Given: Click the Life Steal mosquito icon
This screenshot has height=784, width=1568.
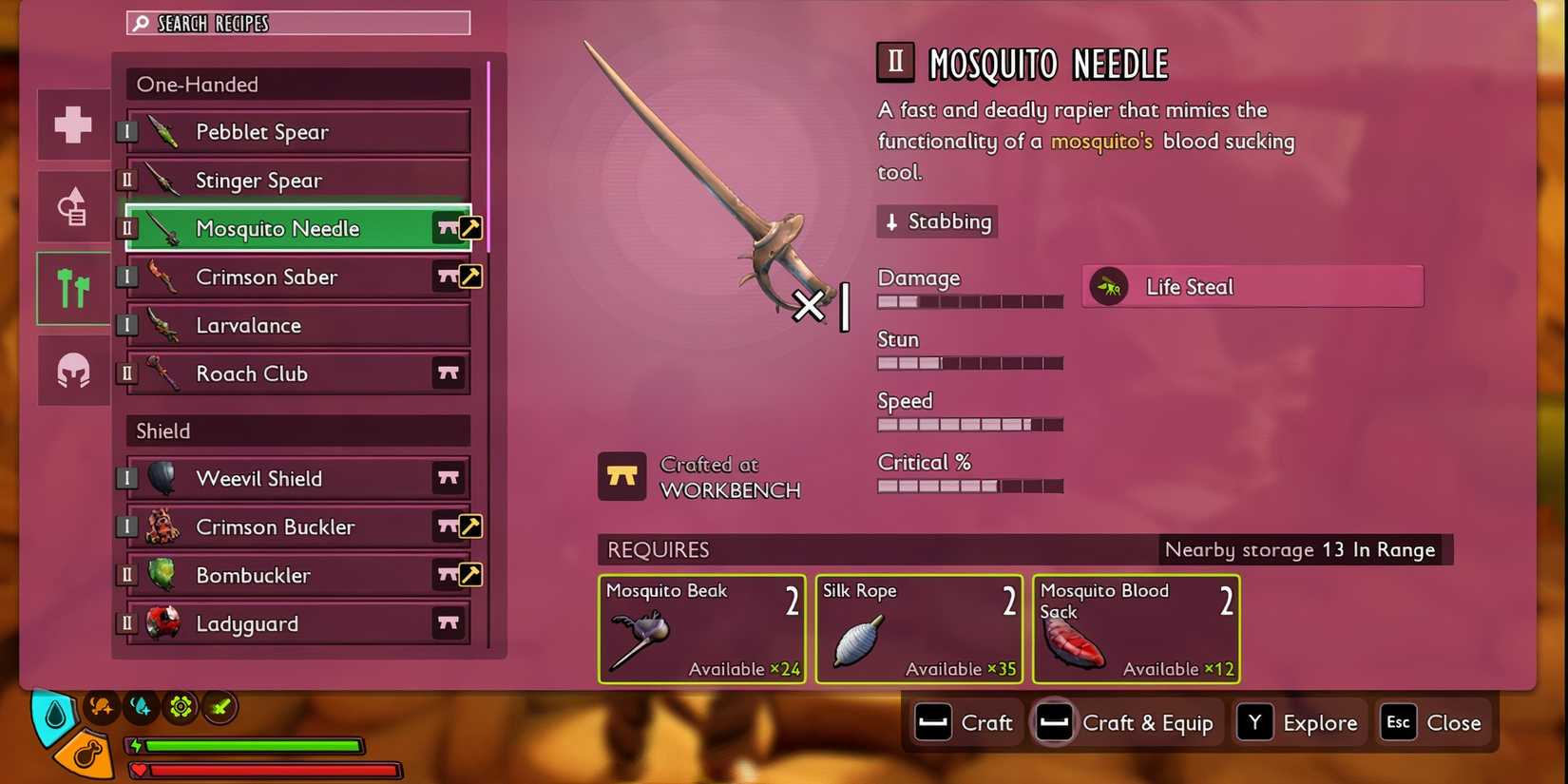Looking at the screenshot, I should 1108,285.
